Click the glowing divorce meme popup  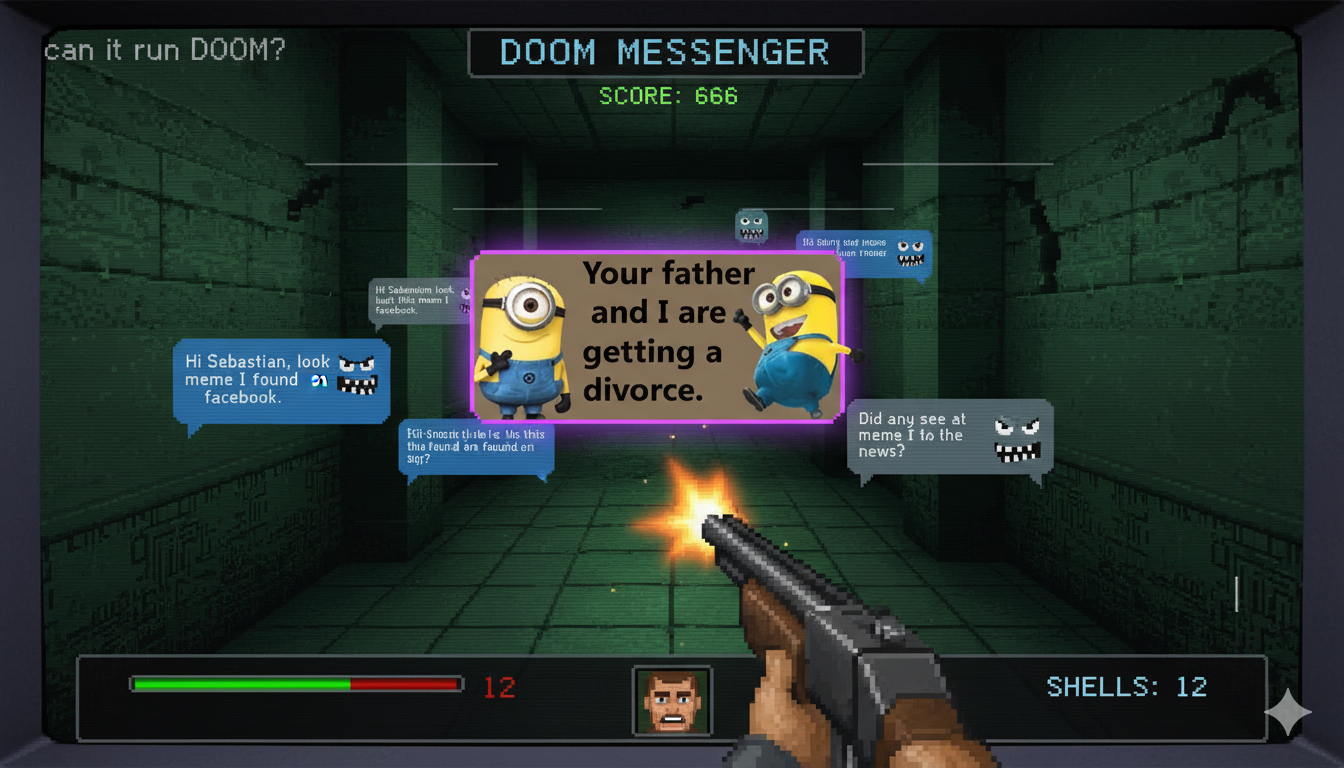coord(657,337)
